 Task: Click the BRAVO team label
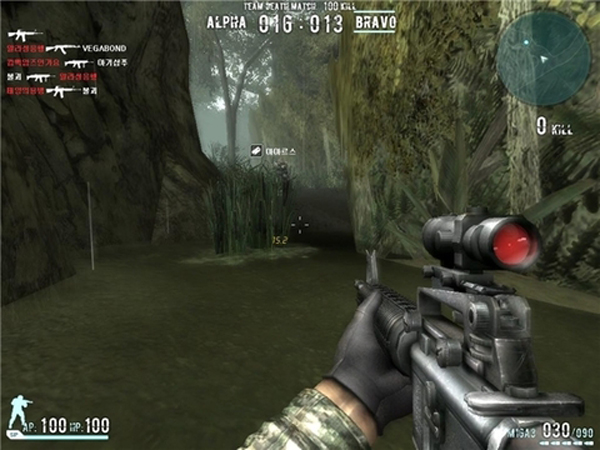375,21
